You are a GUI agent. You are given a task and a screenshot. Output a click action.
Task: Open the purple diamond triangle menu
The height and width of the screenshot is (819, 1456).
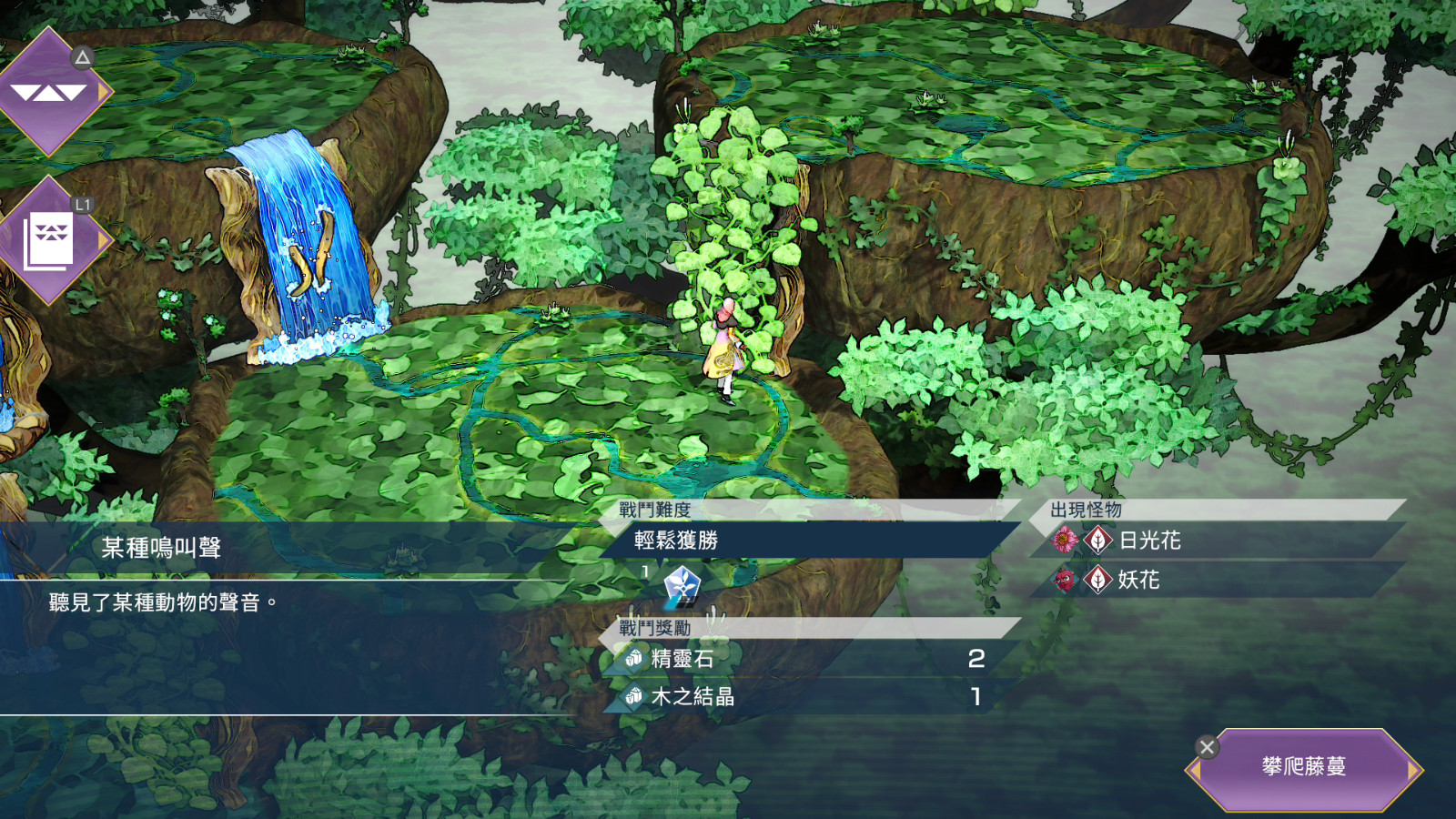pyautogui.click(x=50, y=91)
